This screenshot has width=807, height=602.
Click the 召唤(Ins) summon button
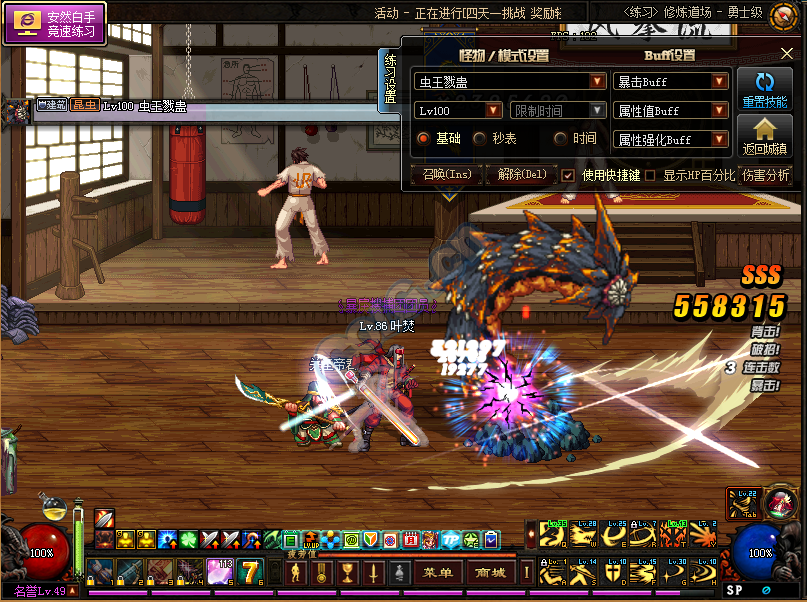pyautogui.click(x=446, y=175)
